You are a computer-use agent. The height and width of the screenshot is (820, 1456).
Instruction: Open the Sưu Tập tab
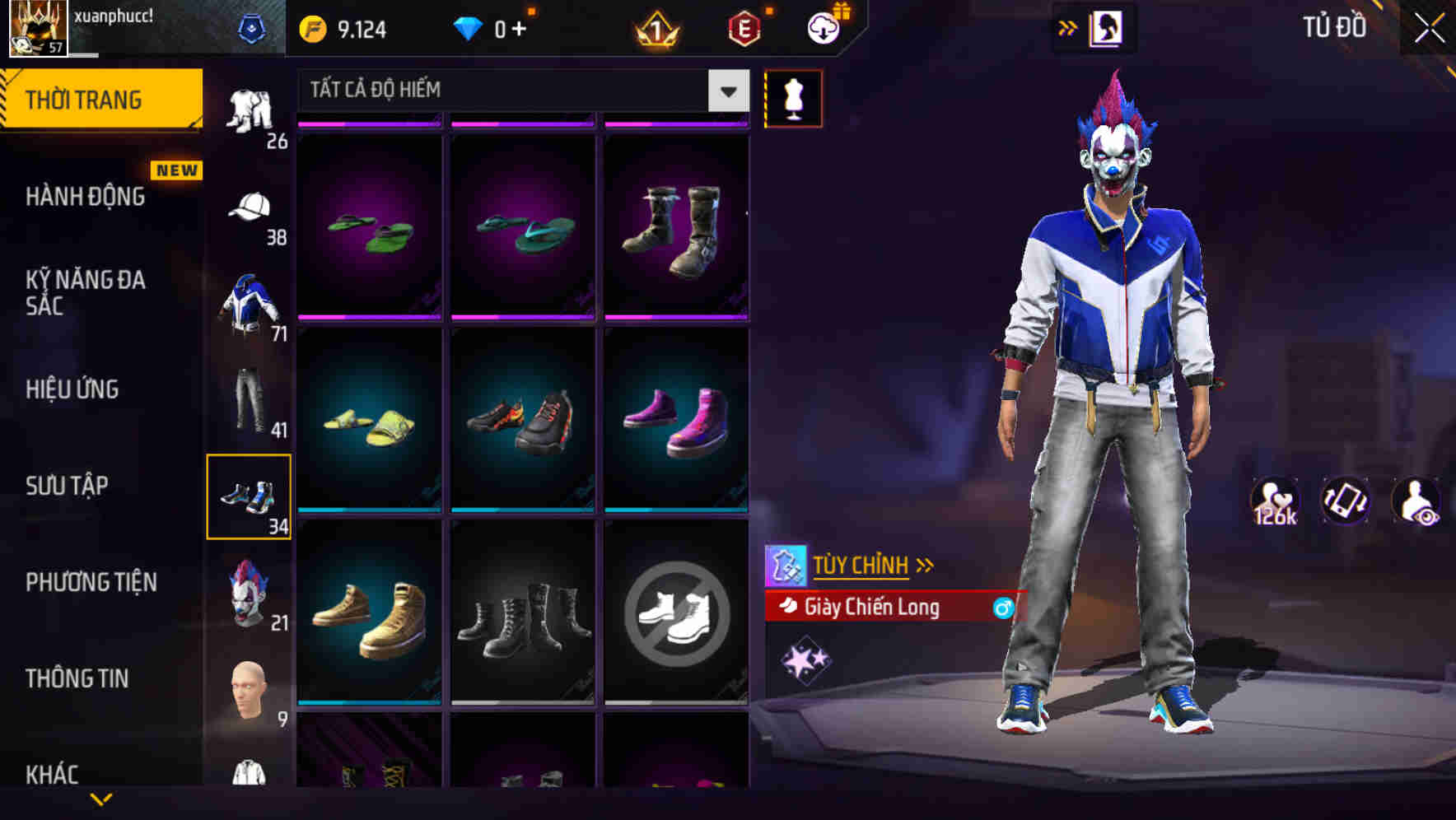click(x=66, y=486)
